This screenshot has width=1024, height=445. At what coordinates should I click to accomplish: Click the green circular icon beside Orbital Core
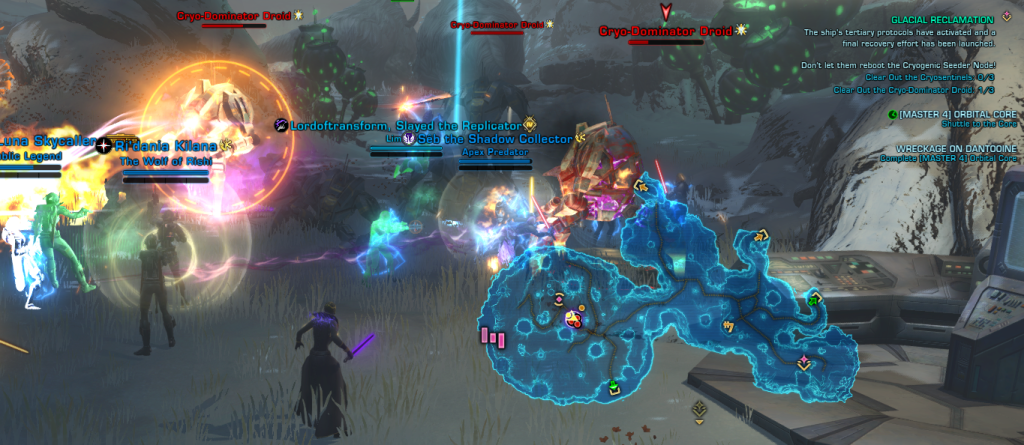892,114
